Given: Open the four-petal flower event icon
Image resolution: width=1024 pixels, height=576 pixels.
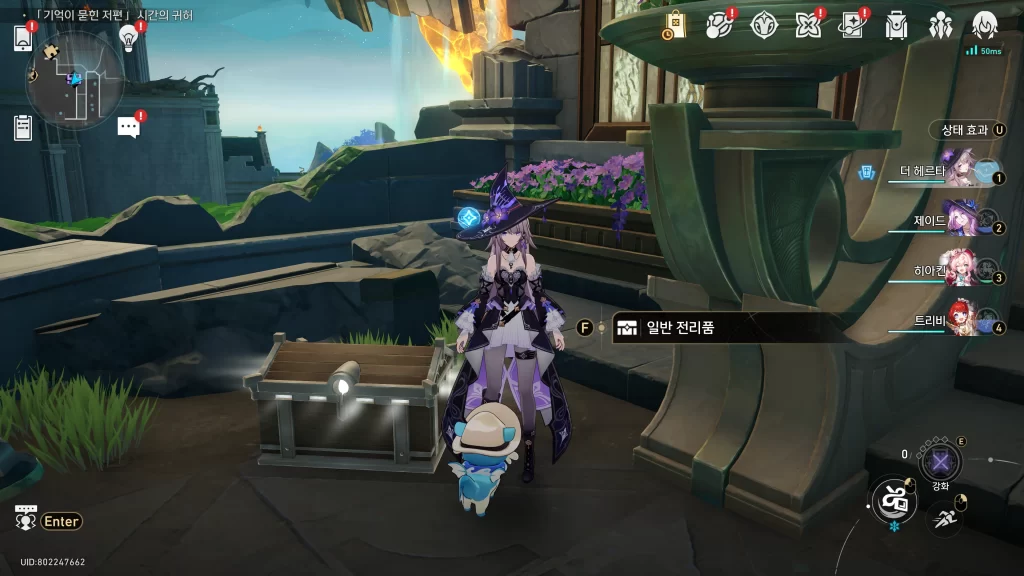Looking at the screenshot, I should 808,25.
